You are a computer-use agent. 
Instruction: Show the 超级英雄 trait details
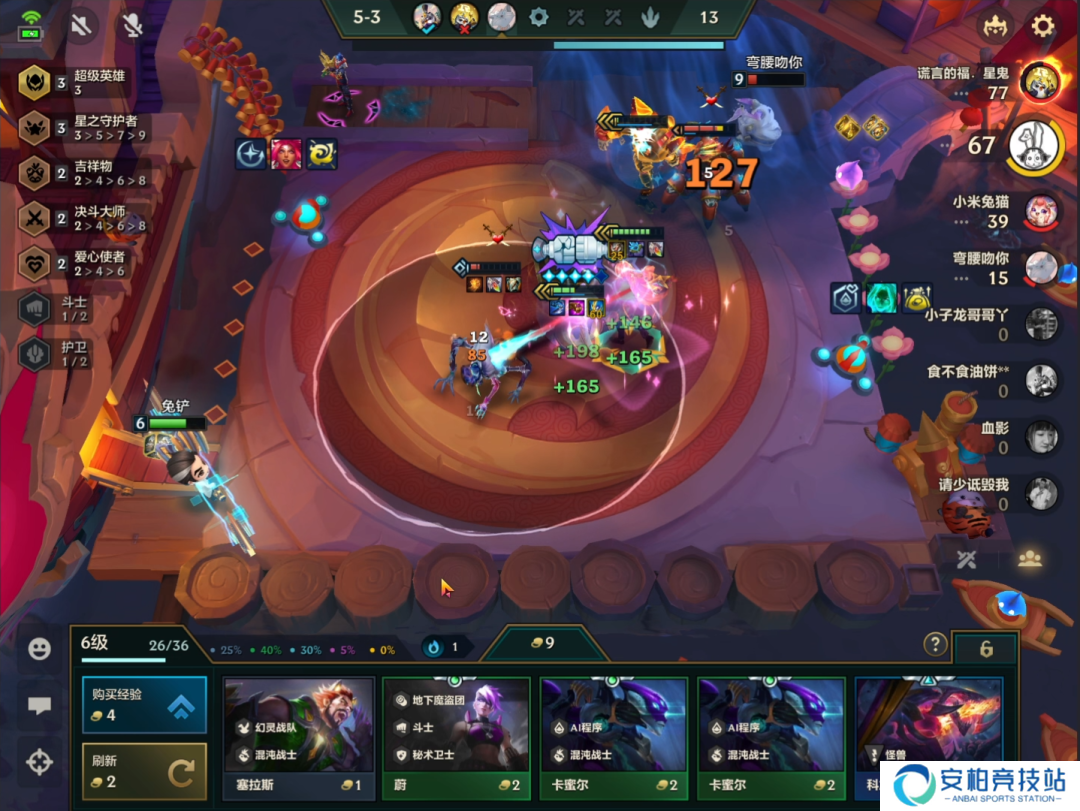(x=35, y=82)
